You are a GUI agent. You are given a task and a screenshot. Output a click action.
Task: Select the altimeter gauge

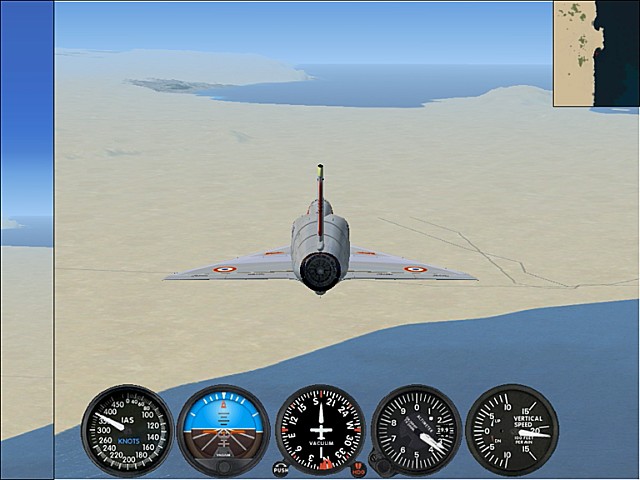pos(416,430)
